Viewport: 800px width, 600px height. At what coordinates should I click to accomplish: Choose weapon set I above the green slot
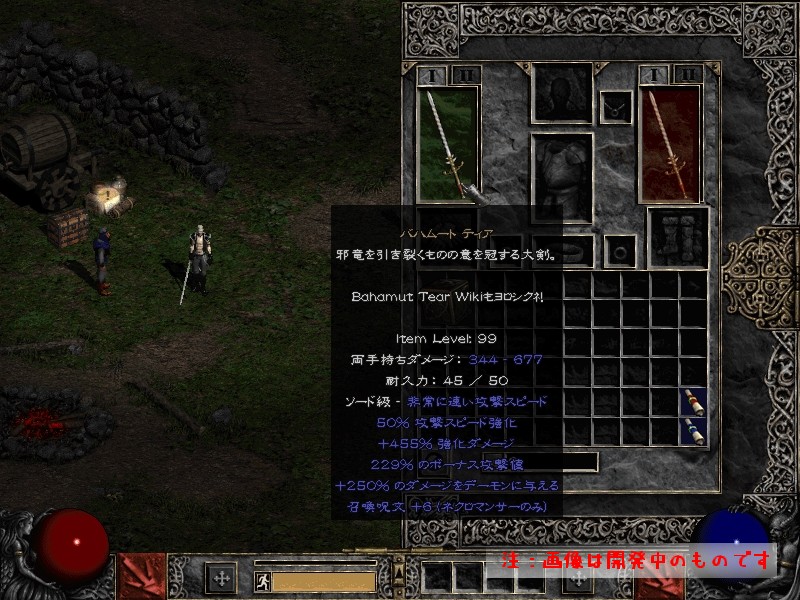coord(432,75)
